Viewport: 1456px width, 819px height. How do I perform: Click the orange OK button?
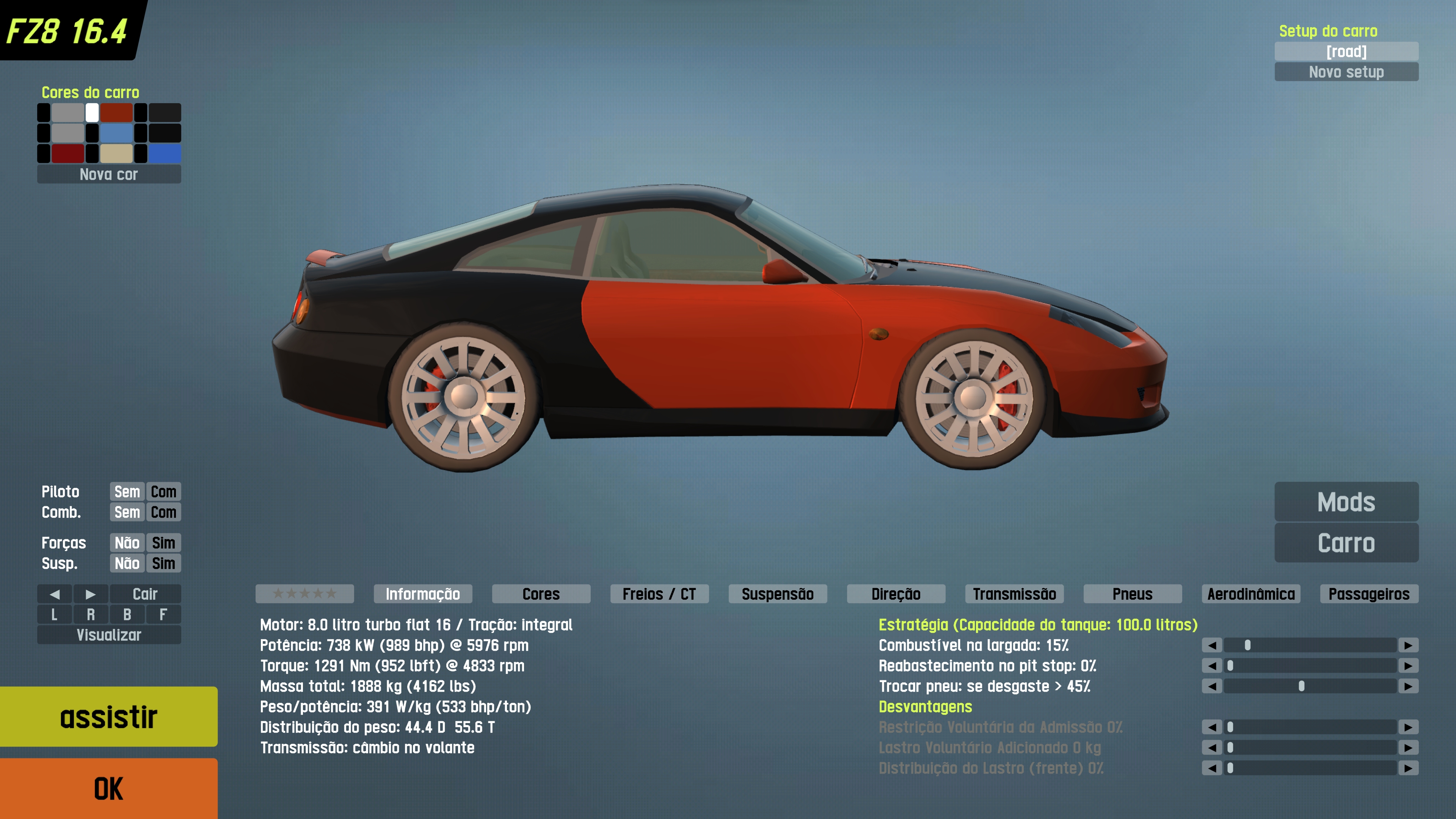point(108,788)
